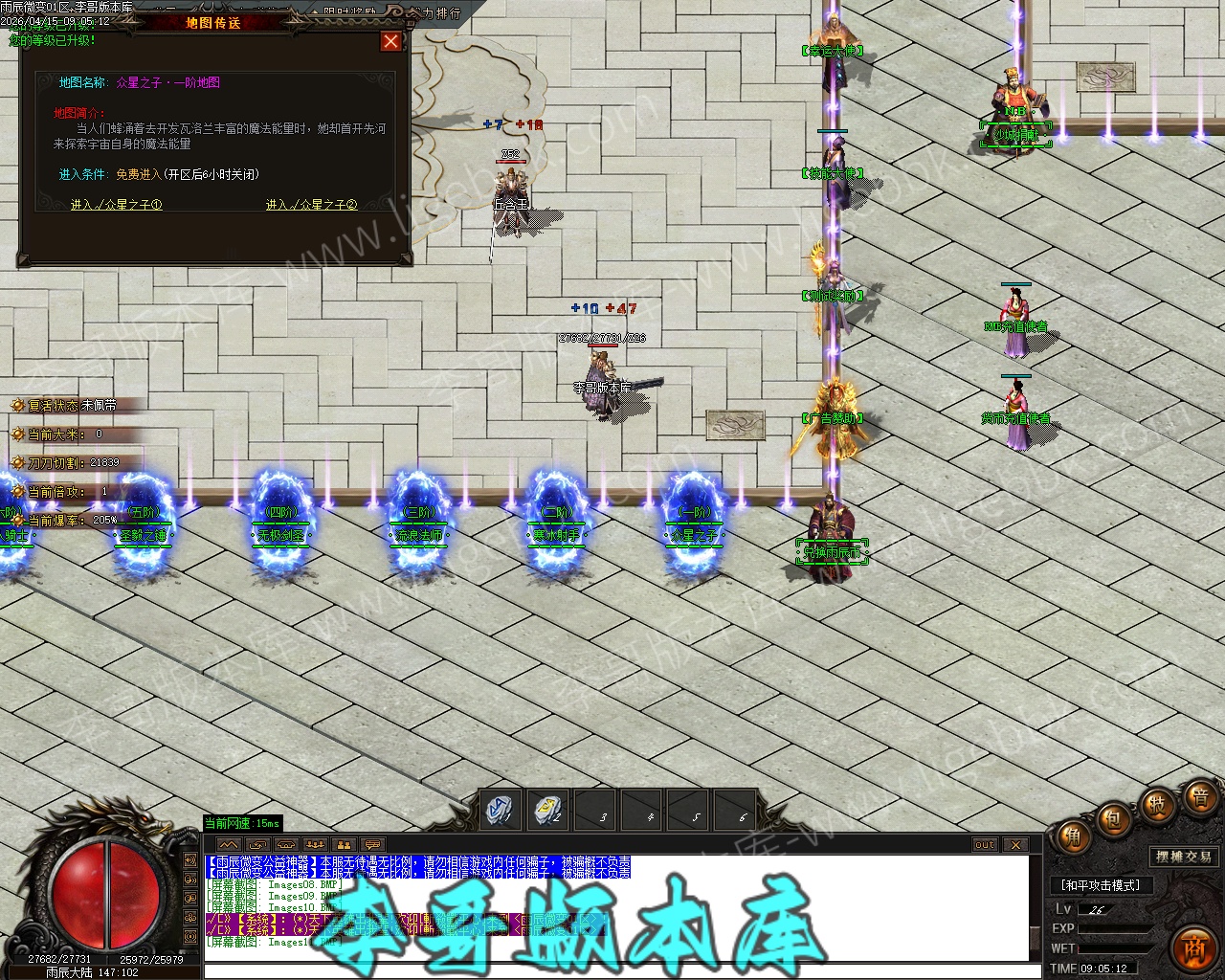Click the chat panel's out button

[985, 845]
